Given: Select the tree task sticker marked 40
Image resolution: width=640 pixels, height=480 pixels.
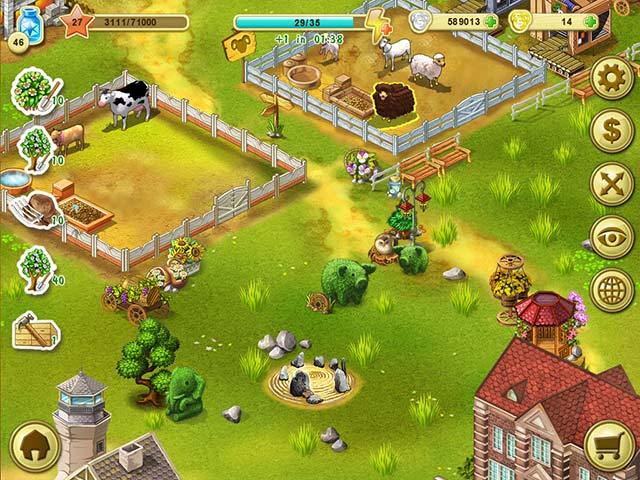Looking at the screenshot, I should click(x=34, y=268).
